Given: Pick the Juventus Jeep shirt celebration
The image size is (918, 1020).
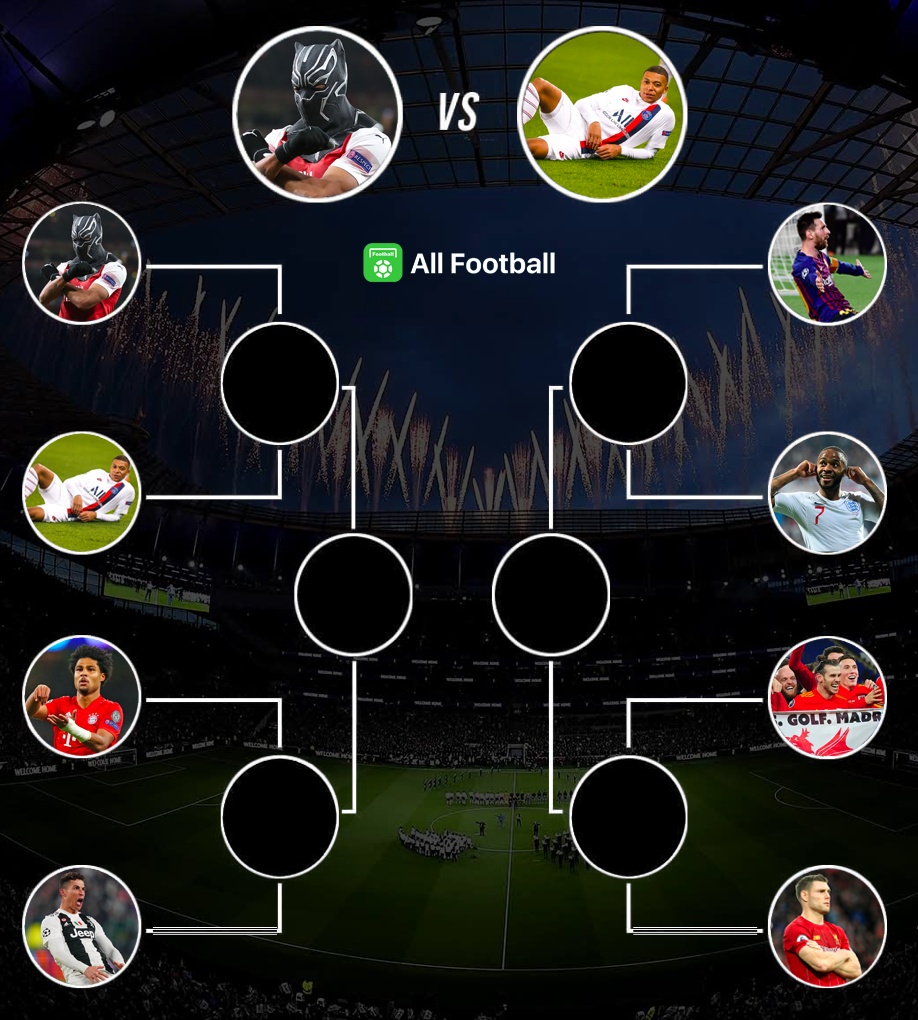Looking at the screenshot, I should (x=82, y=927).
